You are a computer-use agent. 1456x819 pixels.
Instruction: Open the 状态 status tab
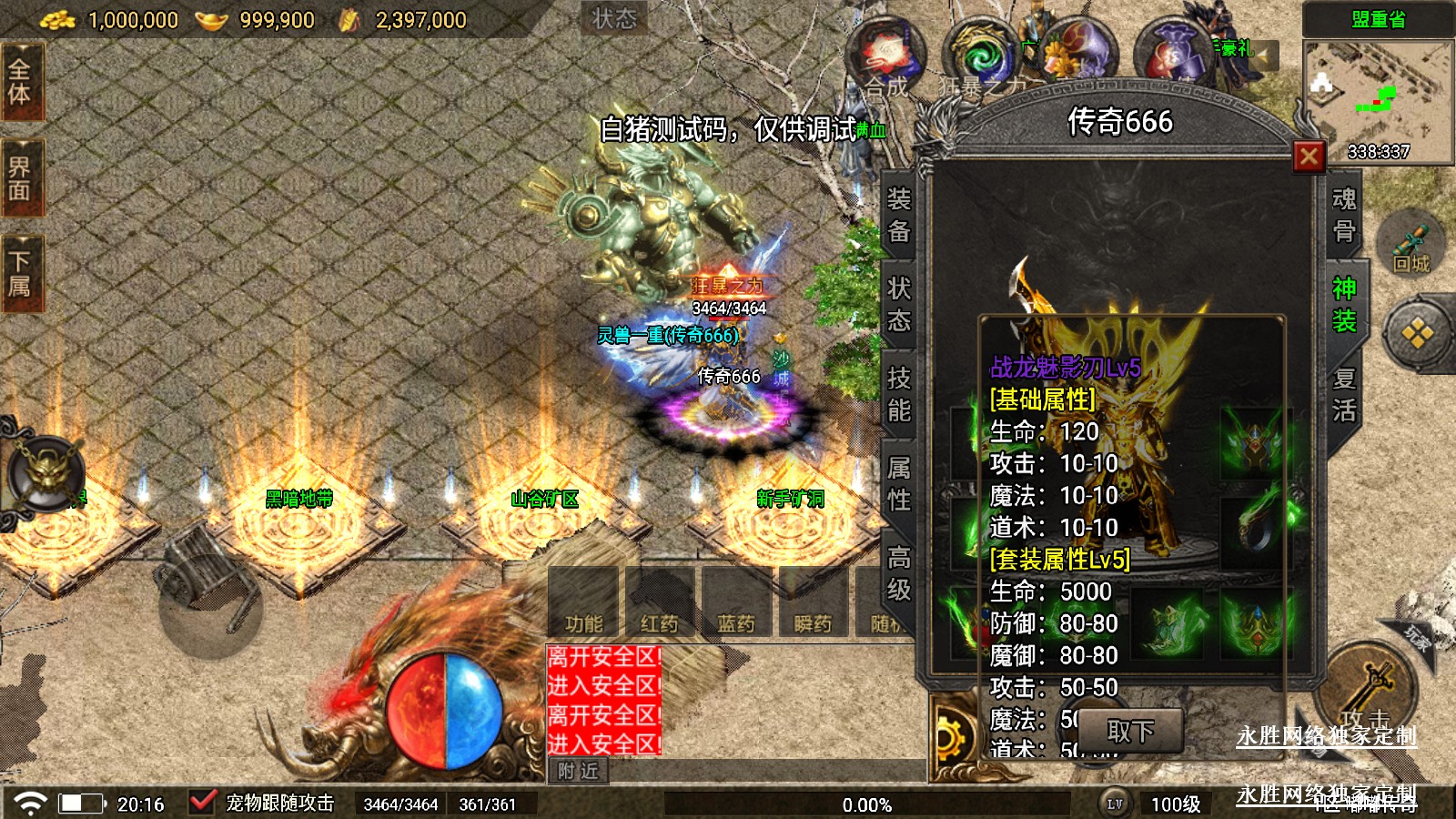[899, 304]
